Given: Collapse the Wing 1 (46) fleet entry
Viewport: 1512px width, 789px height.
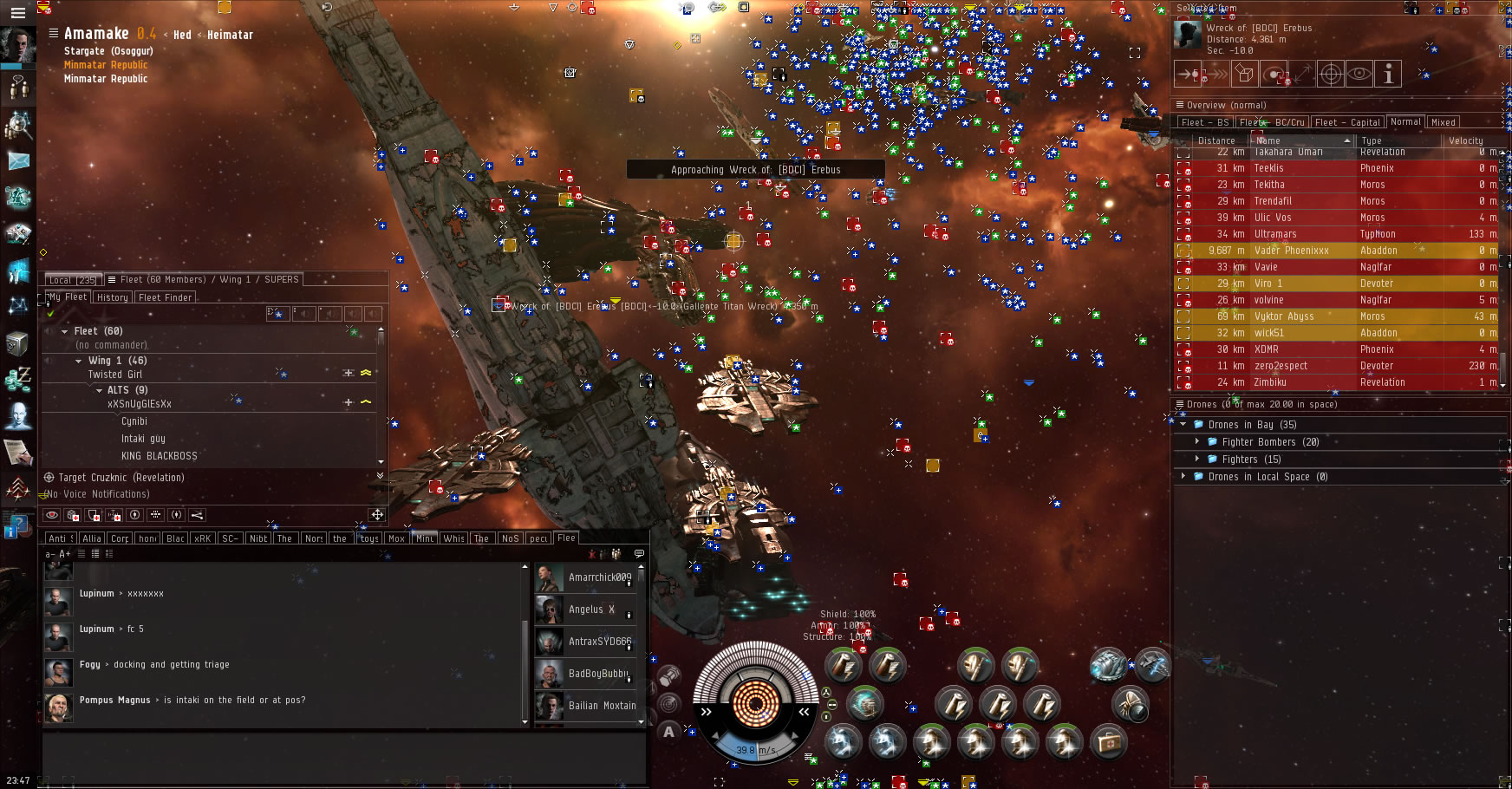Looking at the screenshot, I should coord(79,361).
